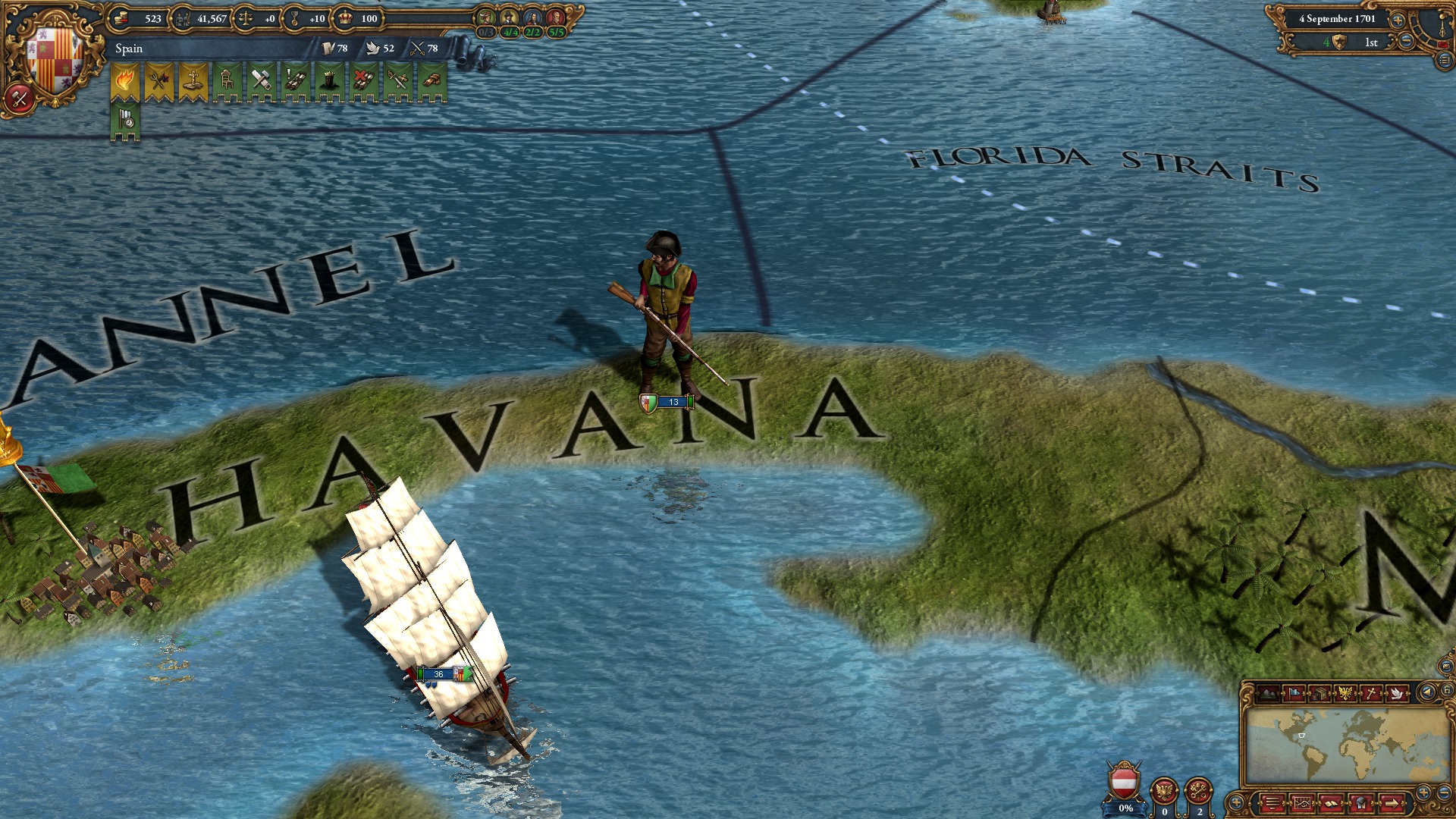Increase game speed with the plus button
Screen dimensions: 1456x819
coord(1398,20)
